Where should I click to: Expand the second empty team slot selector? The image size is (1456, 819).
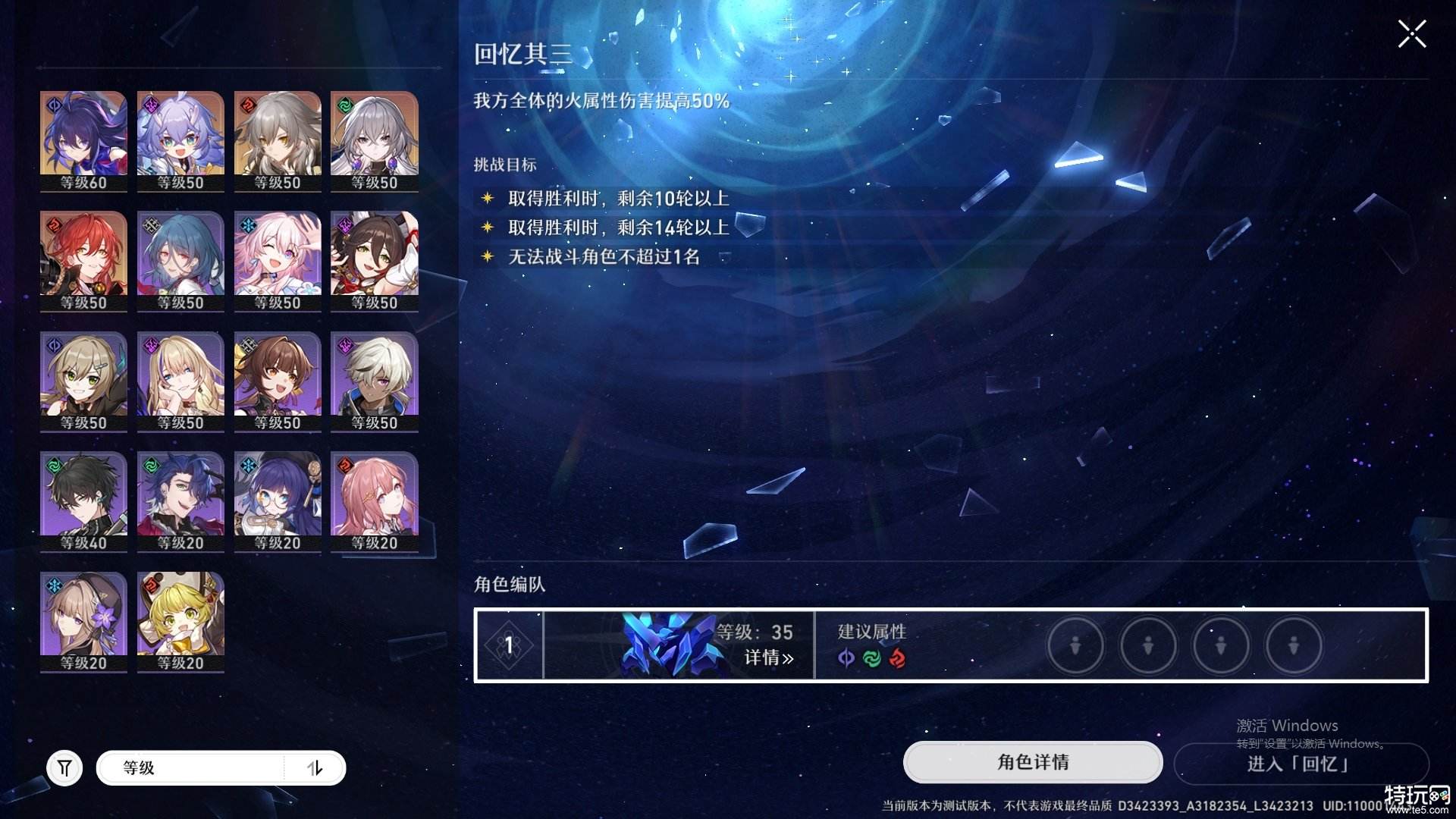(1148, 645)
